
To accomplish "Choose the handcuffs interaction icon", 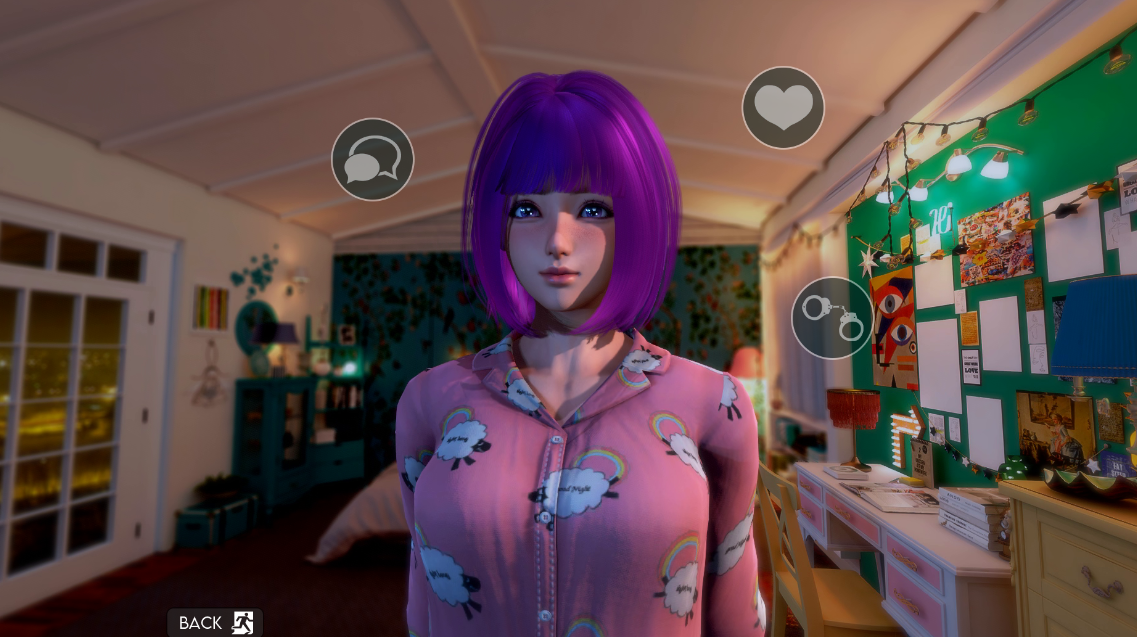I will (x=832, y=317).
